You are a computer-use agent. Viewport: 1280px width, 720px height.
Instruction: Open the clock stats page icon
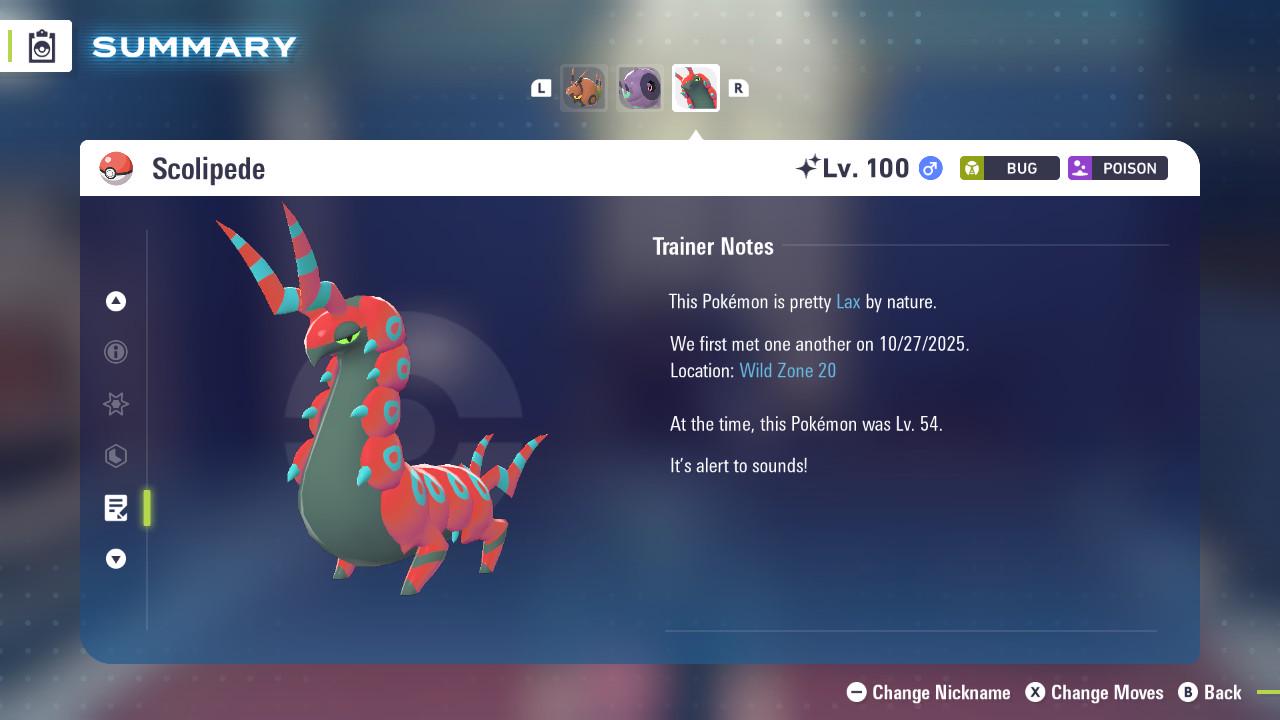click(x=116, y=456)
